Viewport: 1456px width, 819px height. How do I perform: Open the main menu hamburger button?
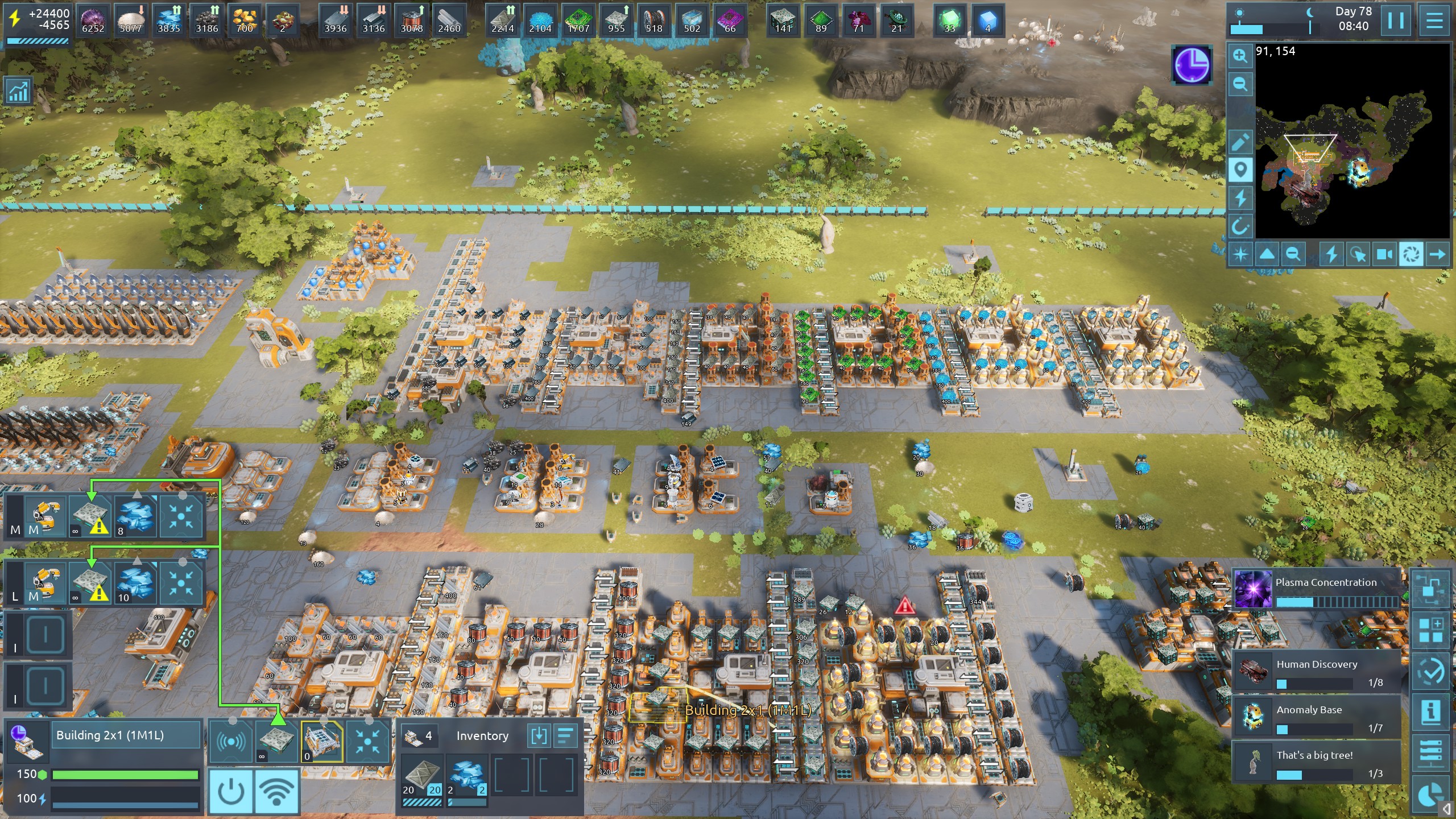[1434, 20]
